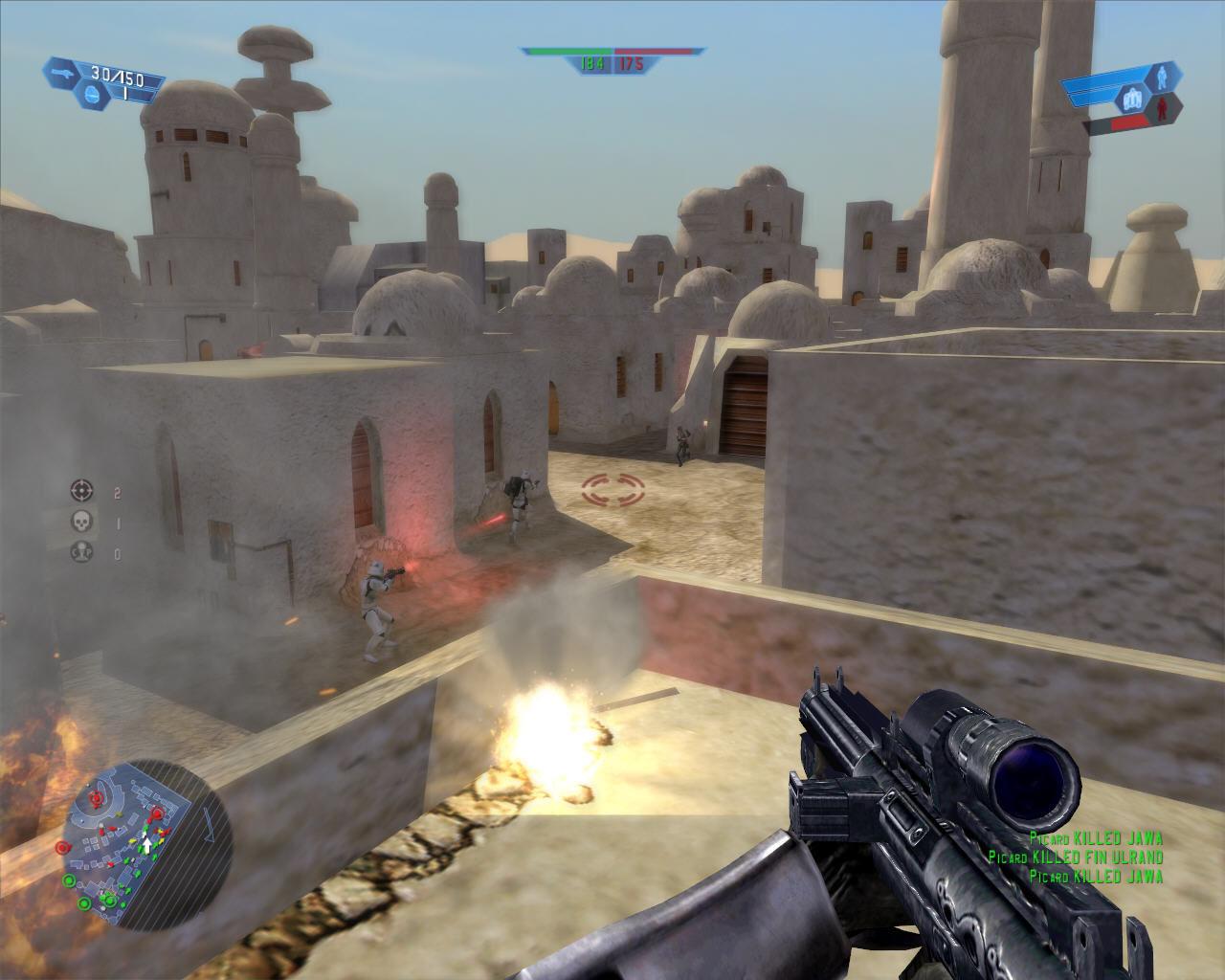Click the skull deaths icon
The height and width of the screenshot is (980, 1225).
coord(81,521)
